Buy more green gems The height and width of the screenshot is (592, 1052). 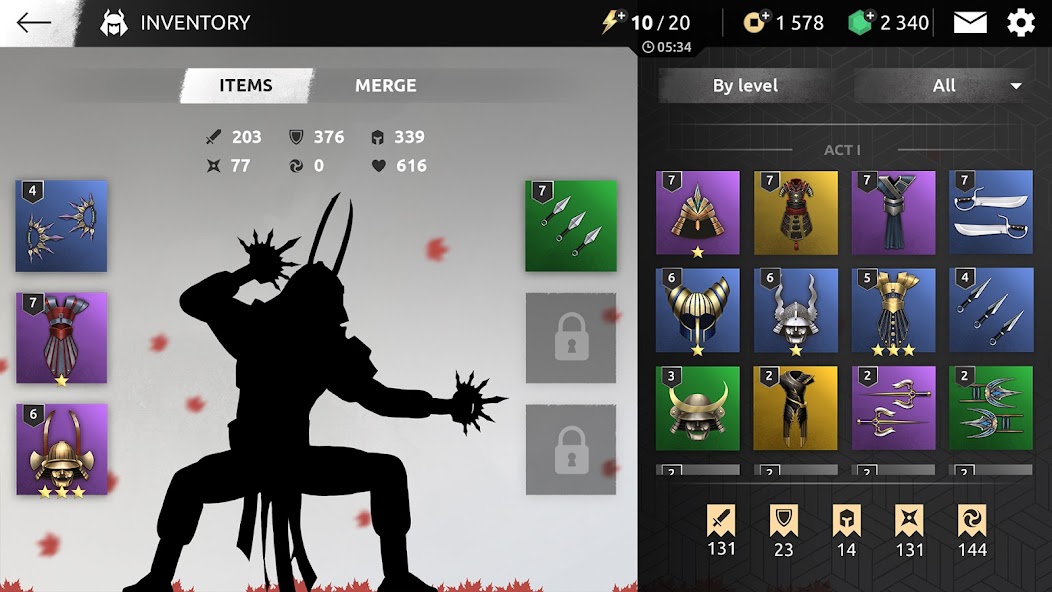coord(861,22)
